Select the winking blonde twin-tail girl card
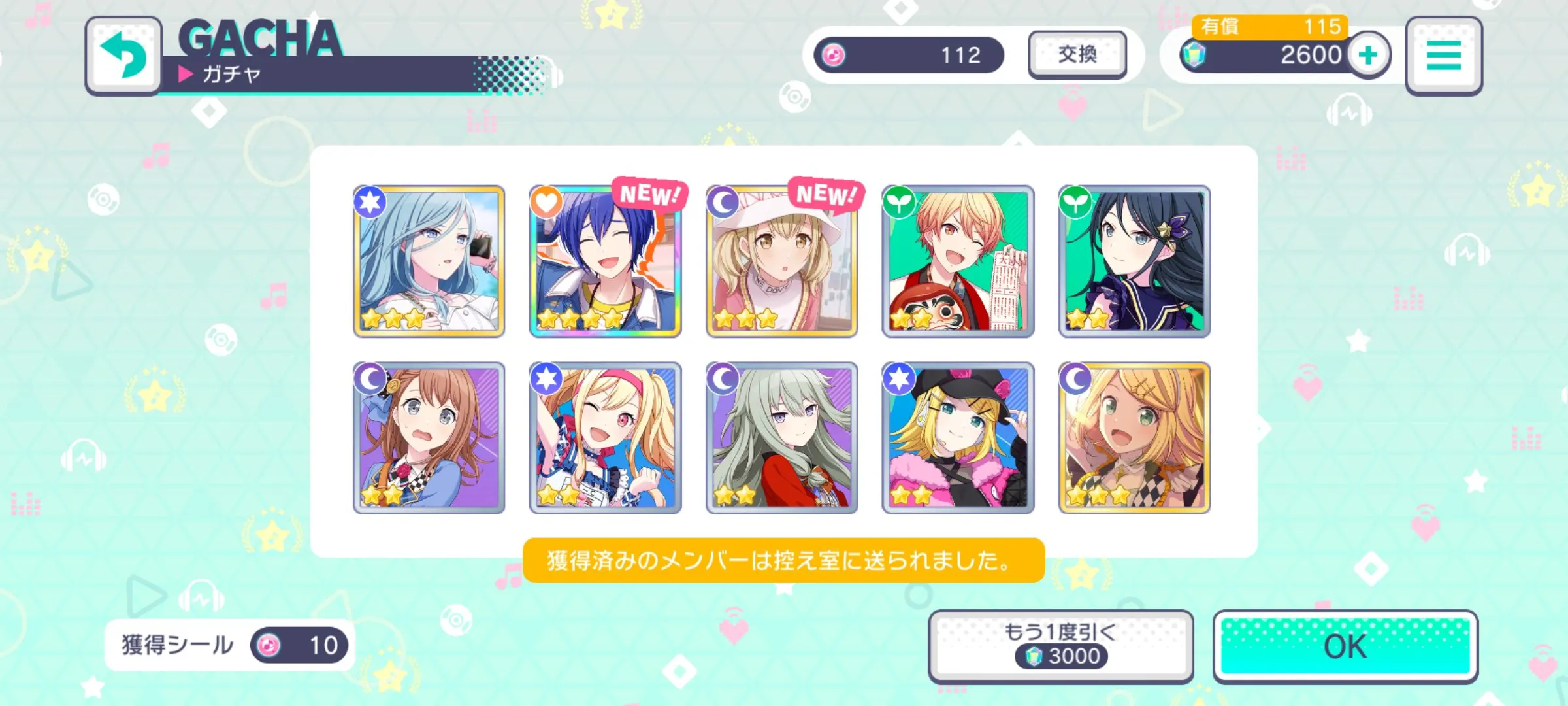 point(605,437)
